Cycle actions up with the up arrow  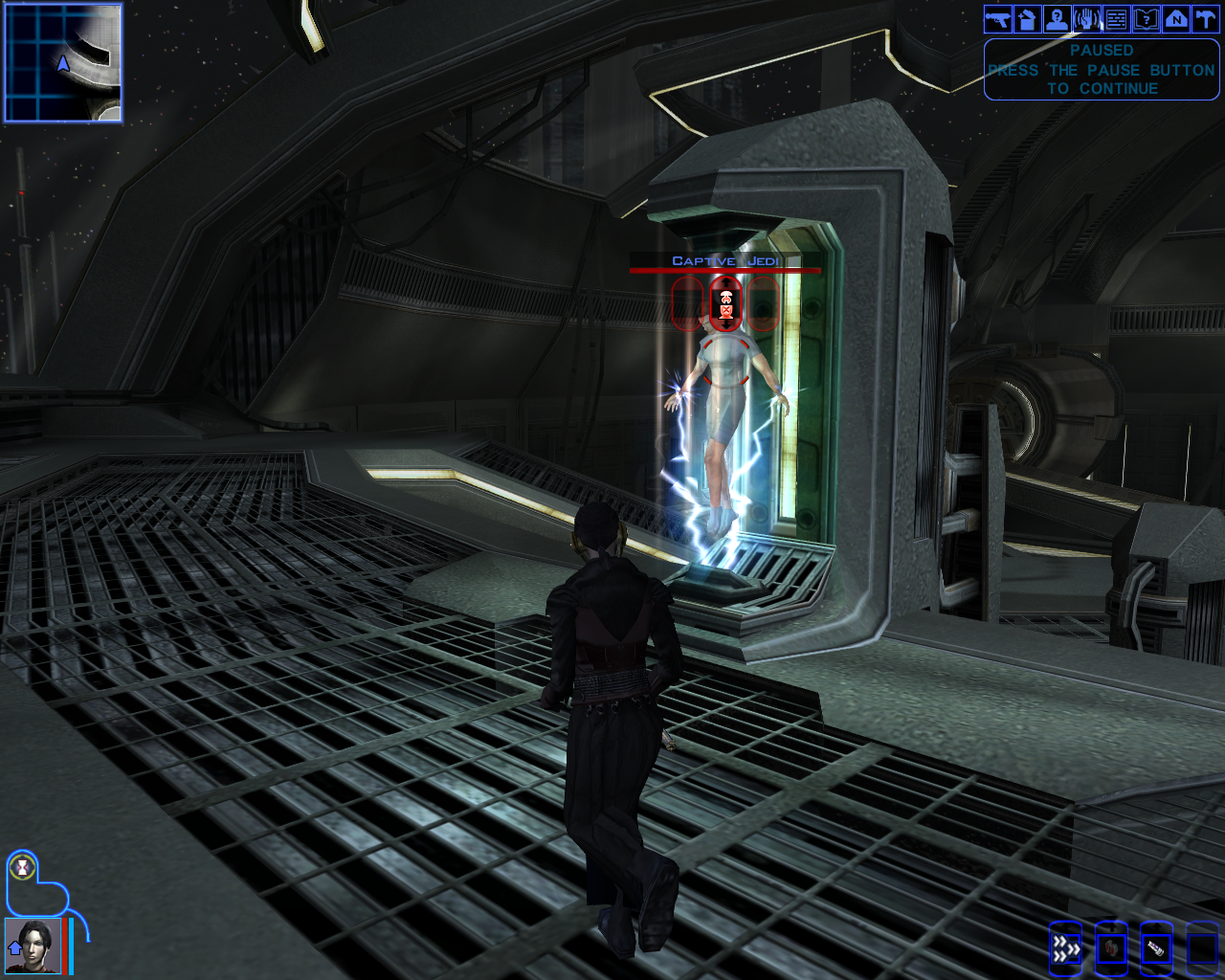tap(725, 283)
